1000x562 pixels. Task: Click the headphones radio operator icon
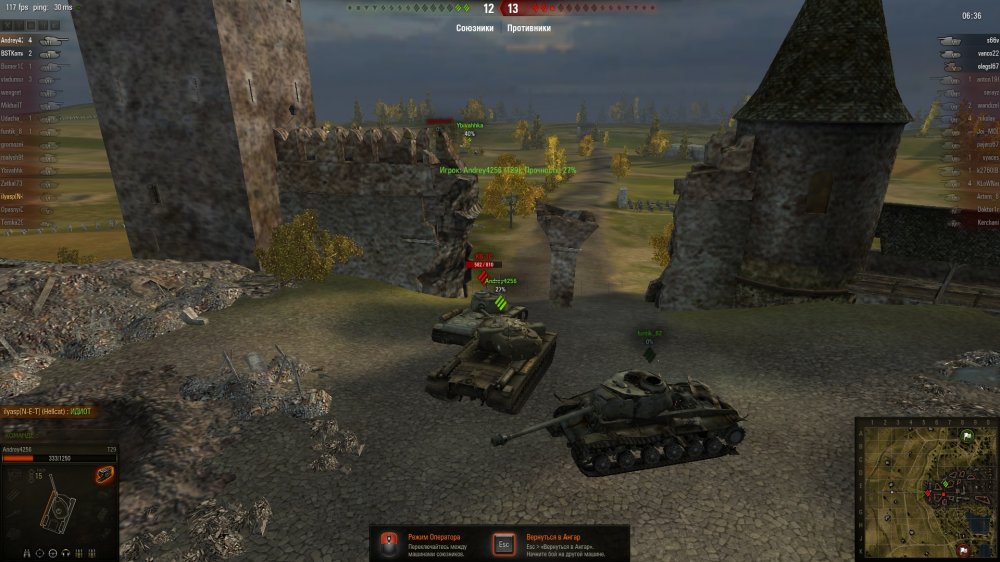[x=65, y=552]
